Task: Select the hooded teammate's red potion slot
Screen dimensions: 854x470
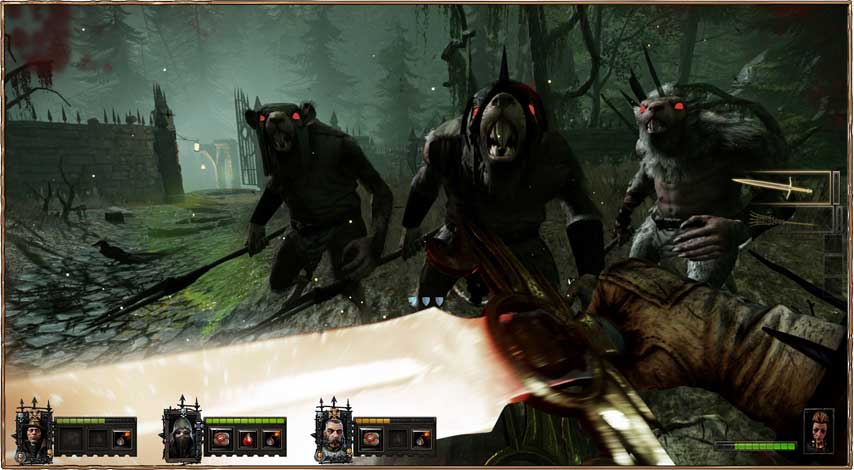Action: coord(248,439)
